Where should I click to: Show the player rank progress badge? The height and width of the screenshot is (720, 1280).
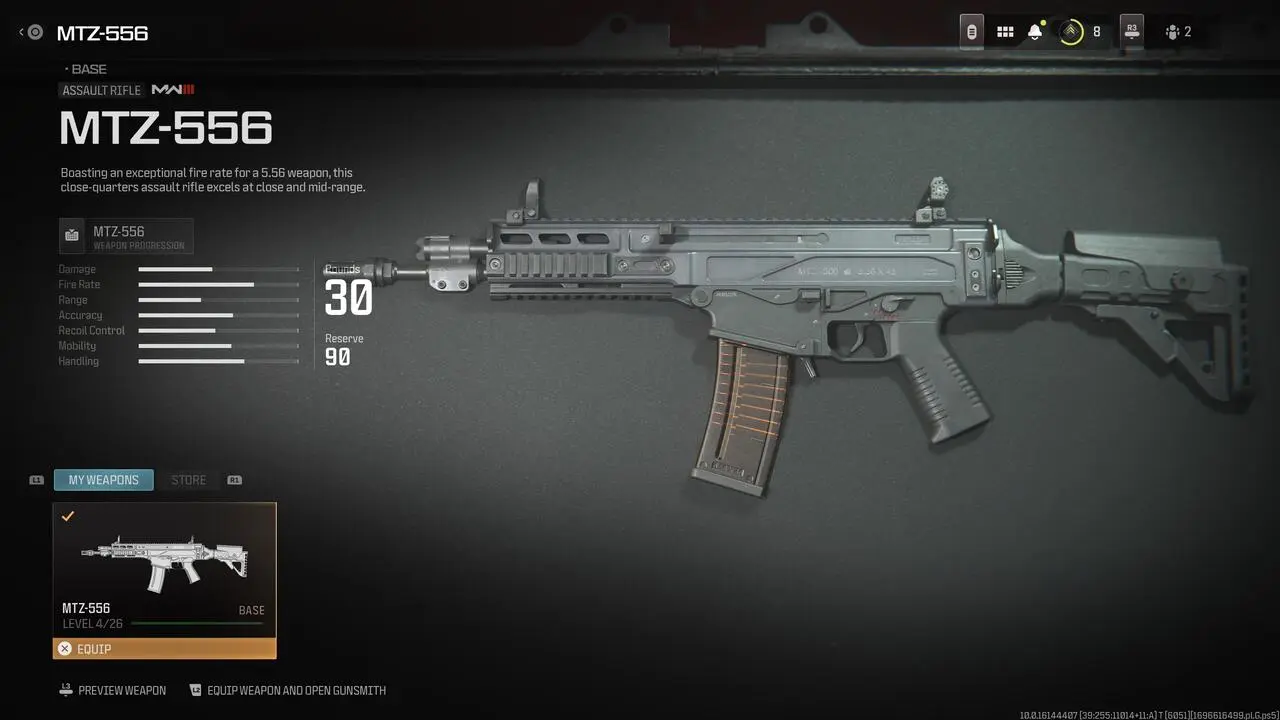1071,32
